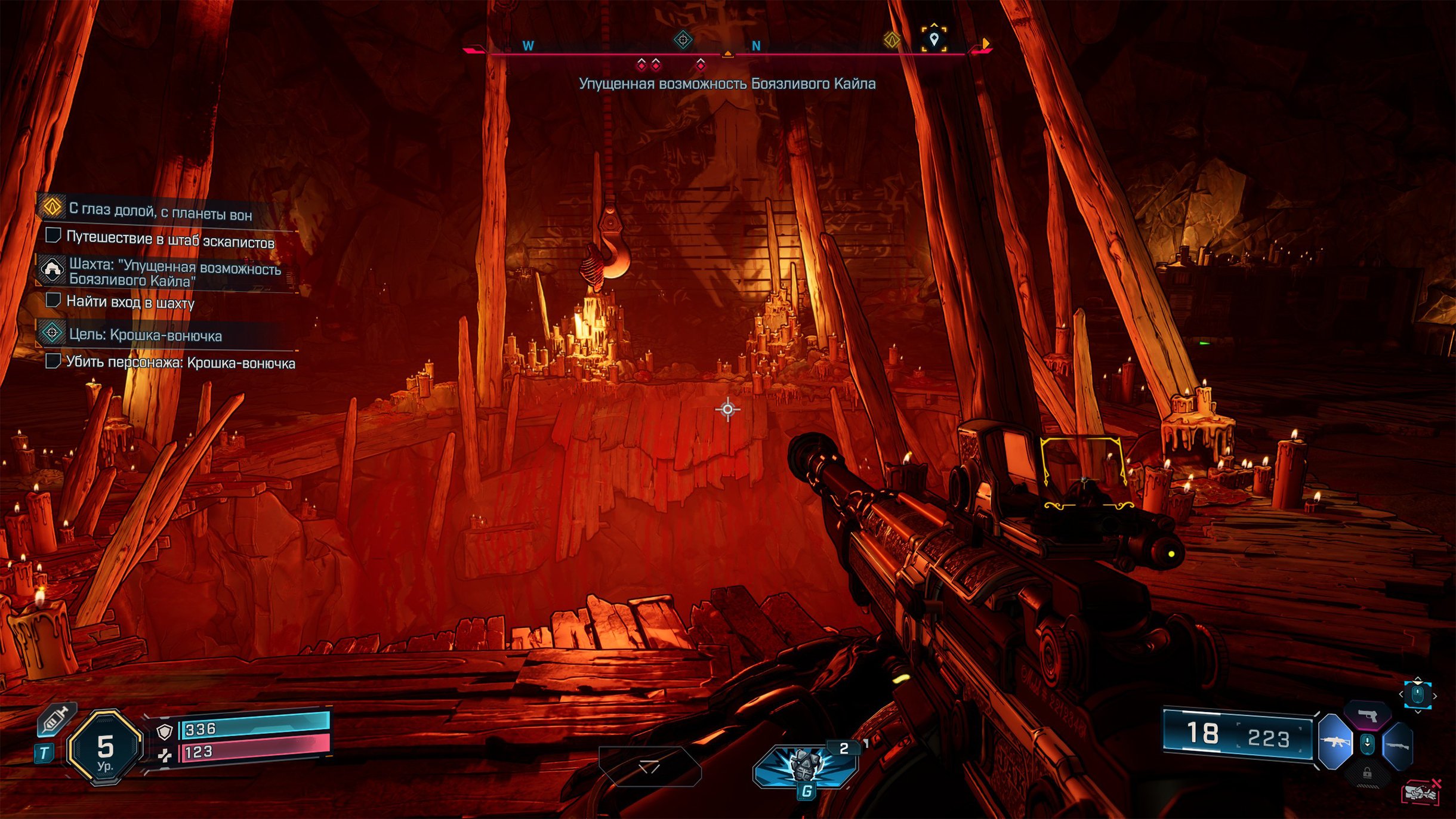Click the red hand icon in the corner
Viewport: 1456px width, 819px height.
coord(1420,792)
